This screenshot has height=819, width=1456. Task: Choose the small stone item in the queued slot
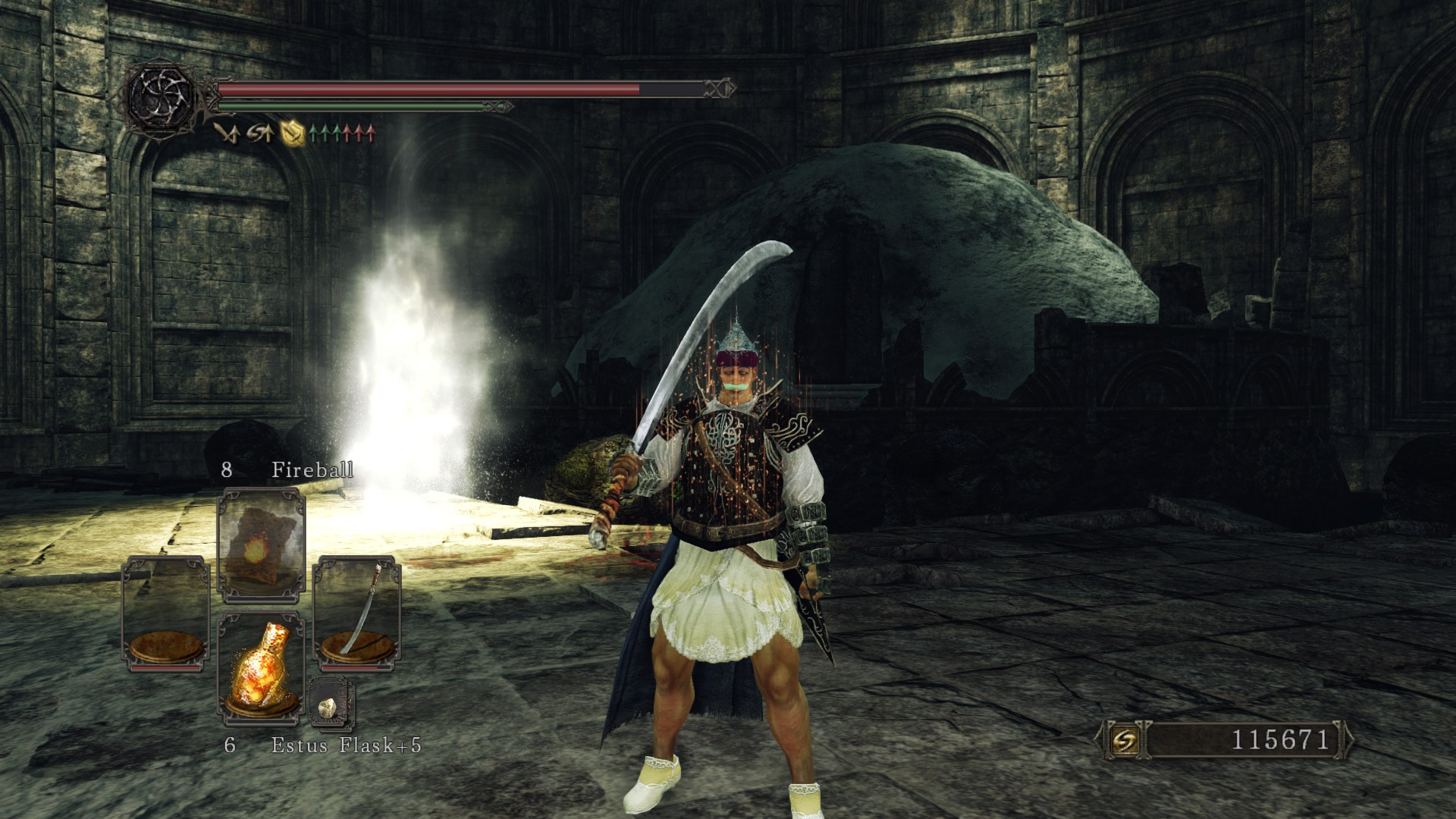(331, 704)
